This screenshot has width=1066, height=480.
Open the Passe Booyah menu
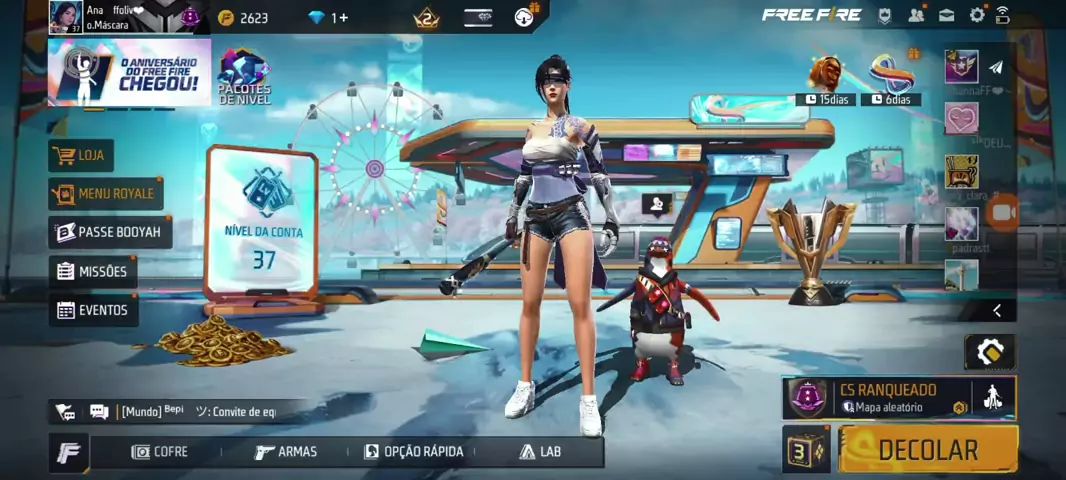[110, 232]
